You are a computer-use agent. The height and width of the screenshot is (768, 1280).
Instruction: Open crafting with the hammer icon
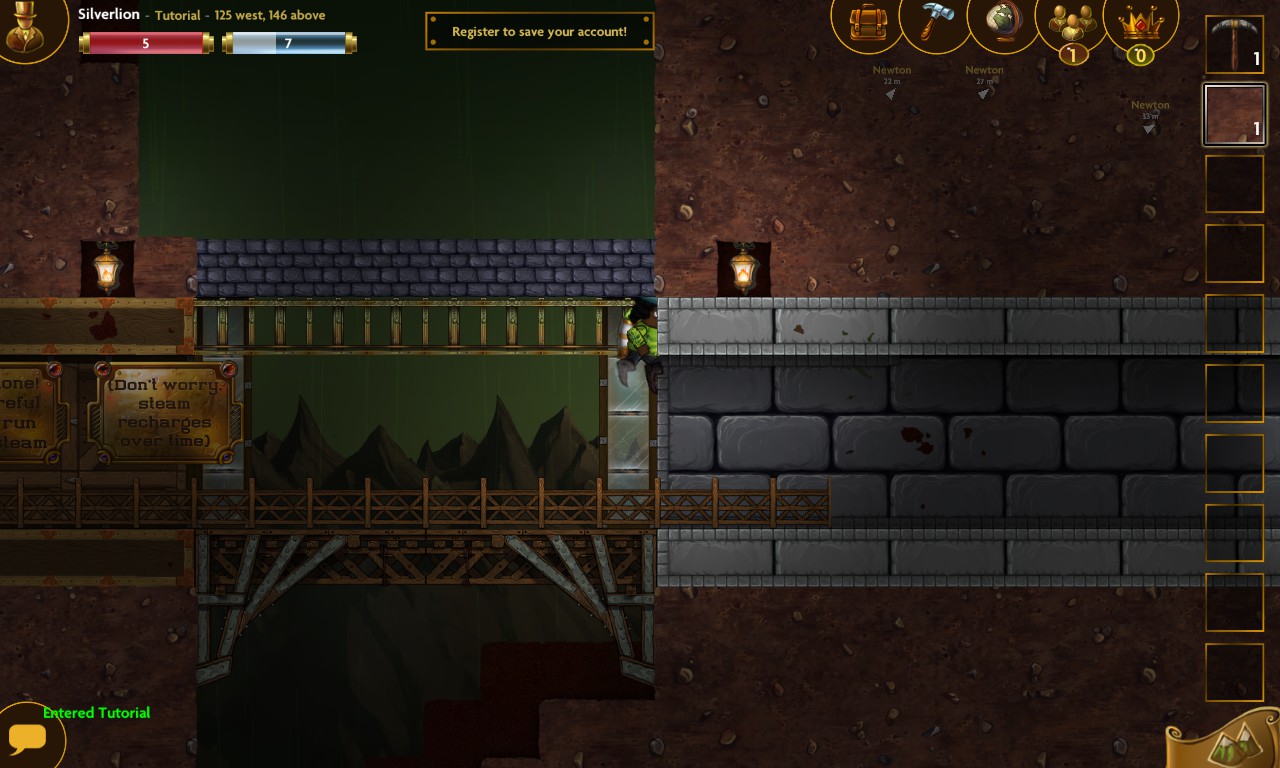click(934, 22)
